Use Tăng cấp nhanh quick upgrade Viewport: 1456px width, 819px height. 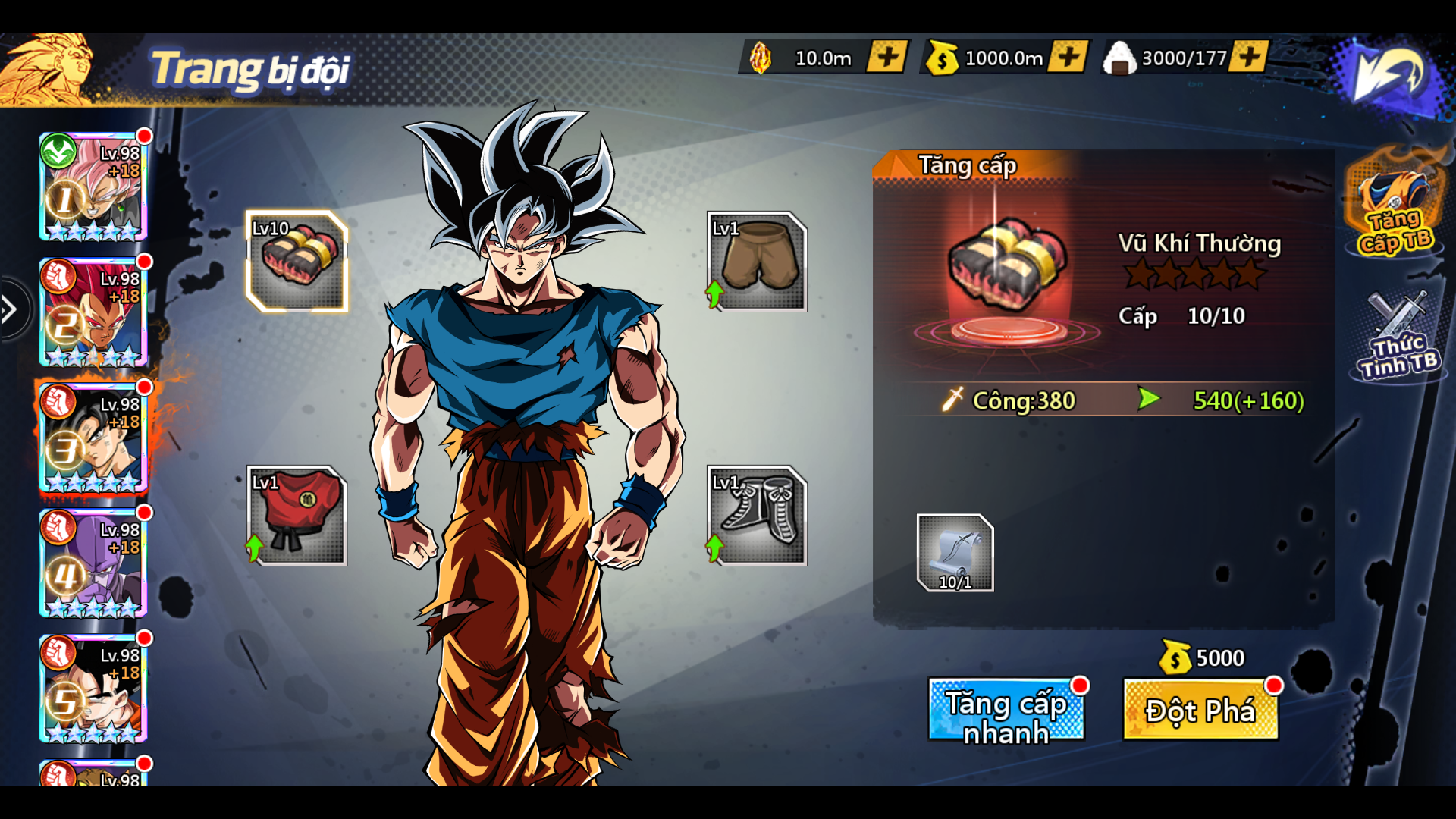(x=1006, y=711)
